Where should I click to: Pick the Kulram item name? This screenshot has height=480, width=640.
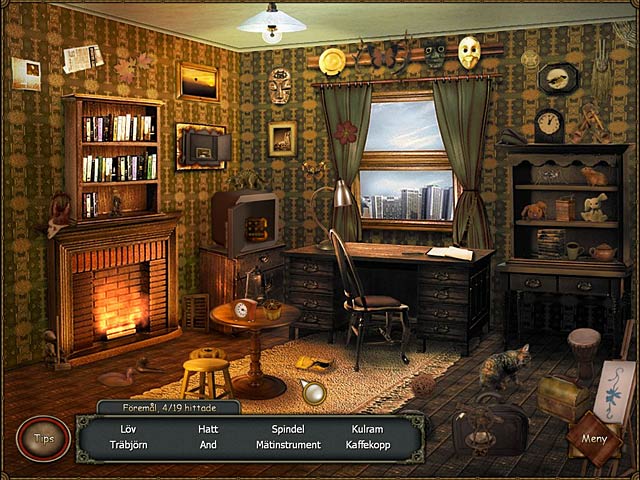click(367, 429)
